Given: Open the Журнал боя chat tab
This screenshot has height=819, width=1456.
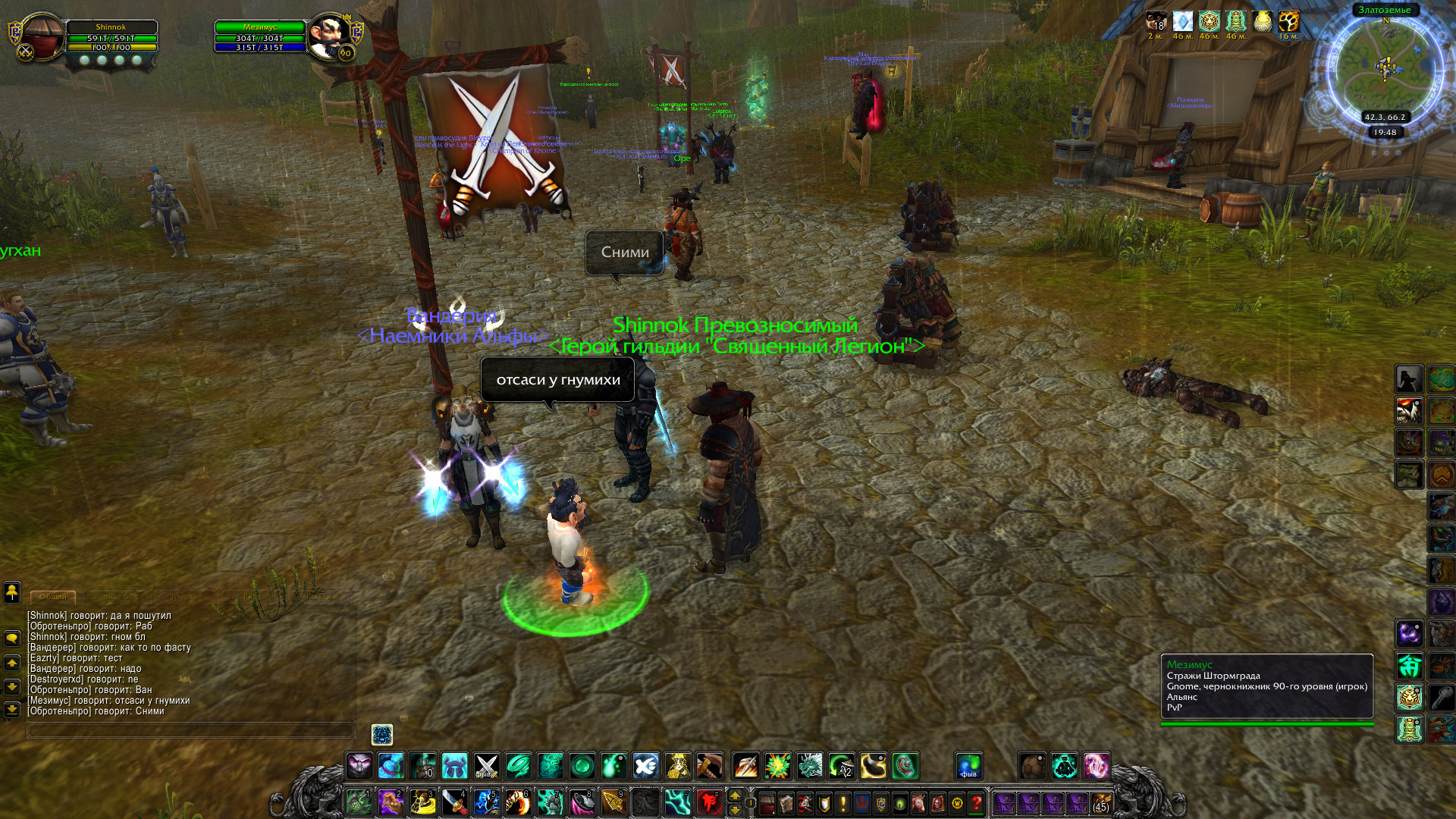Looking at the screenshot, I should [x=115, y=597].
